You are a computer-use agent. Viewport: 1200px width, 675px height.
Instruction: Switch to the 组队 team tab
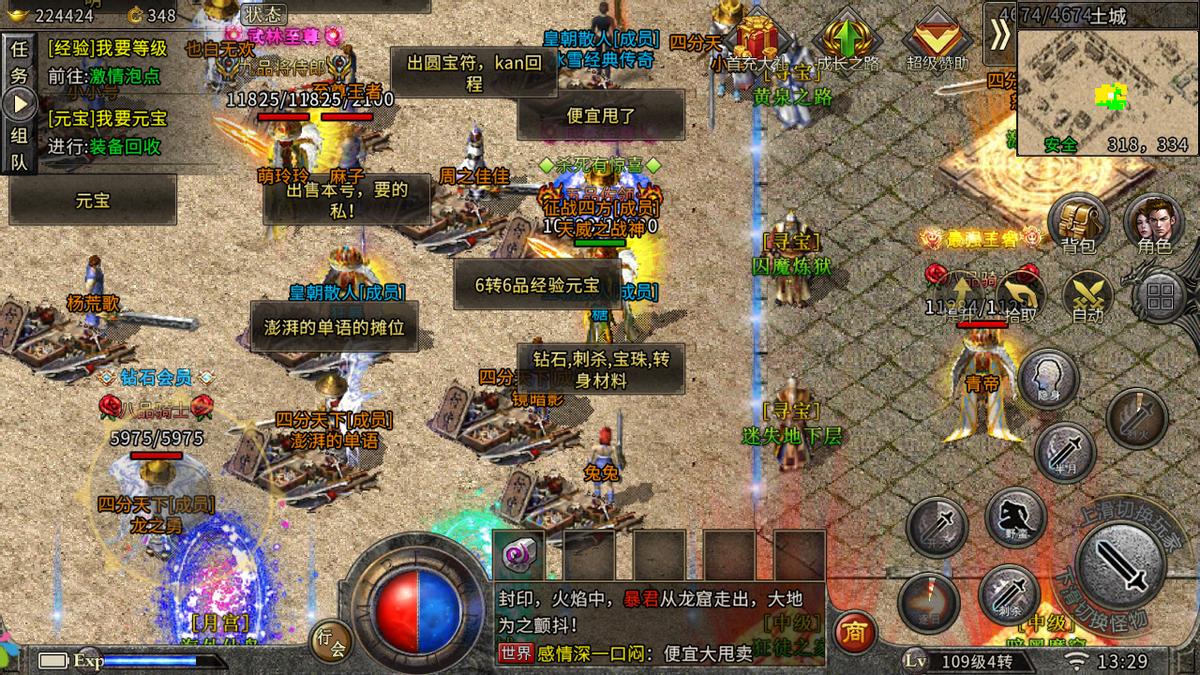[x=20, y=148]
